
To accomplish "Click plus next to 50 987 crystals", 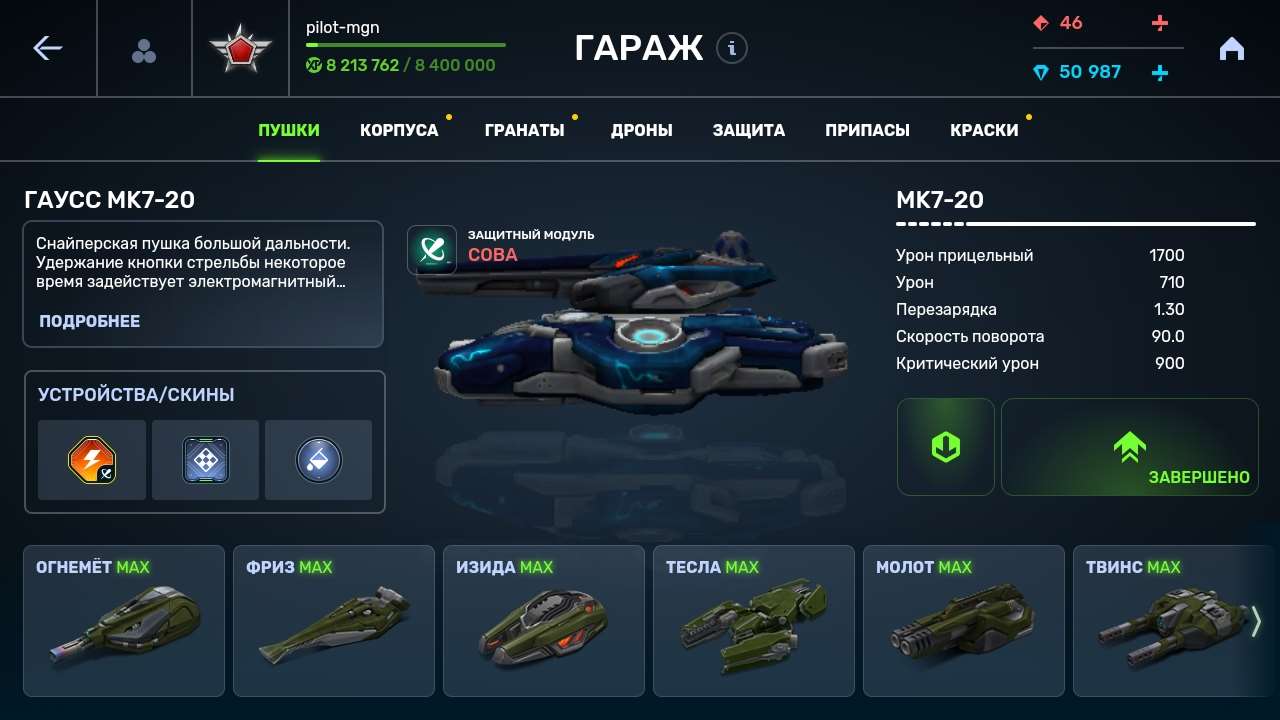I will point(1159,71).
